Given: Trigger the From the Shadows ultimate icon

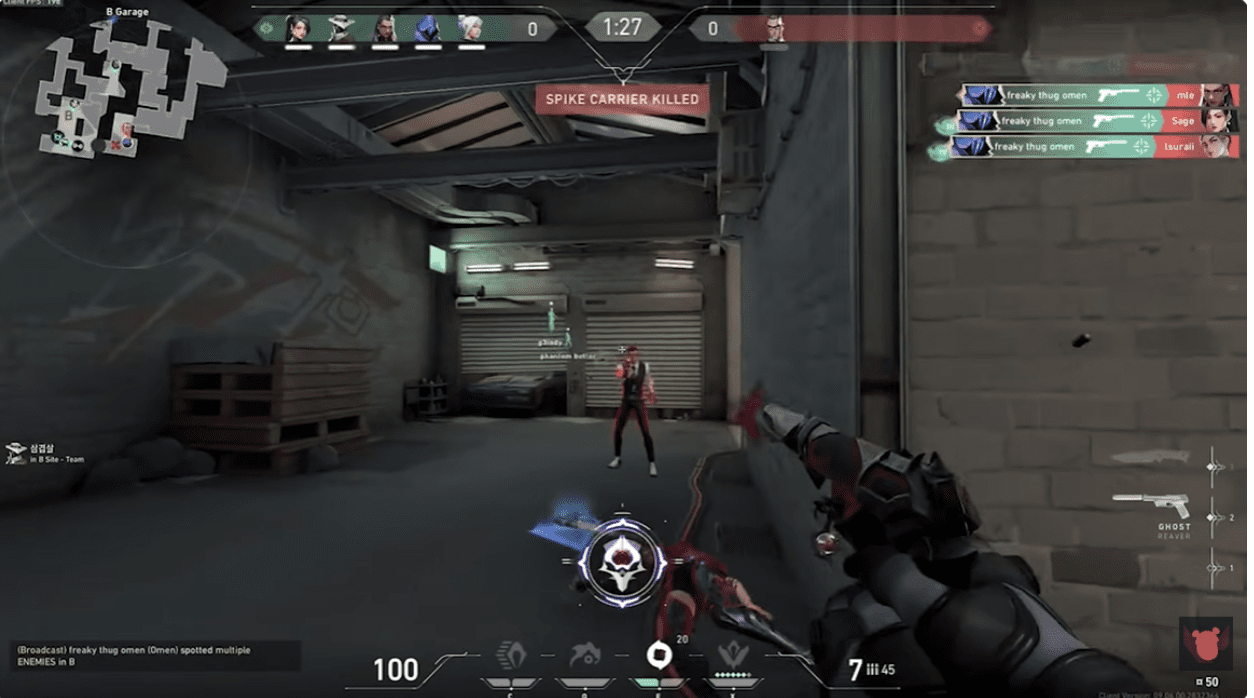Looking at the screenshot, I should coord(733,657).
